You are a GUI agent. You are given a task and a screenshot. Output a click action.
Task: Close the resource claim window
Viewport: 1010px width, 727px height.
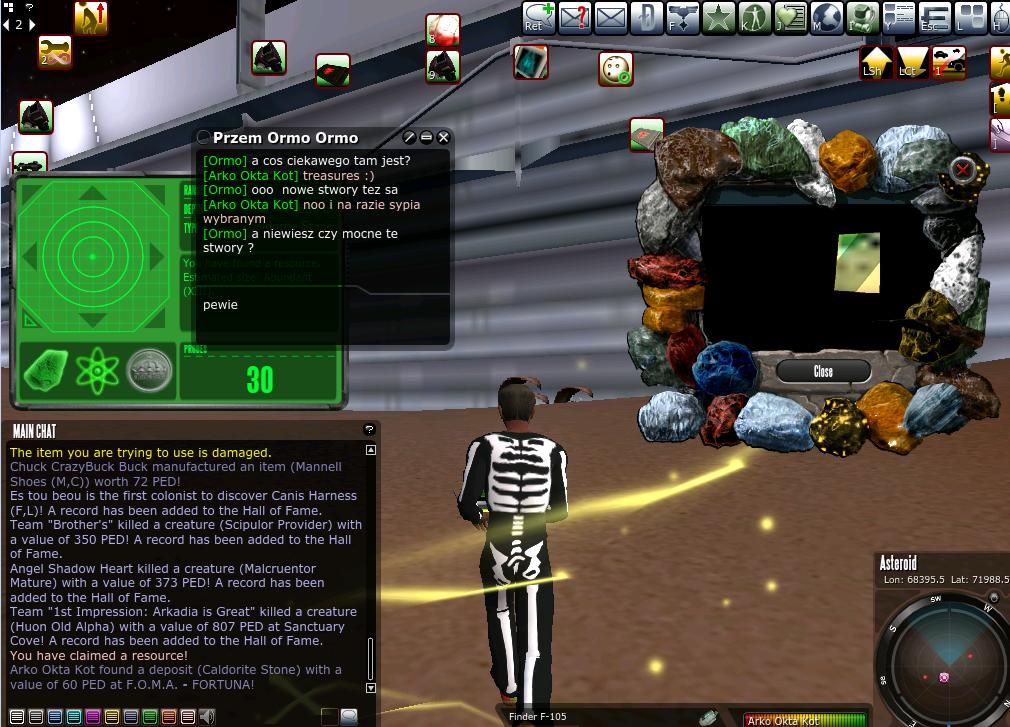[x=822, y=371]
